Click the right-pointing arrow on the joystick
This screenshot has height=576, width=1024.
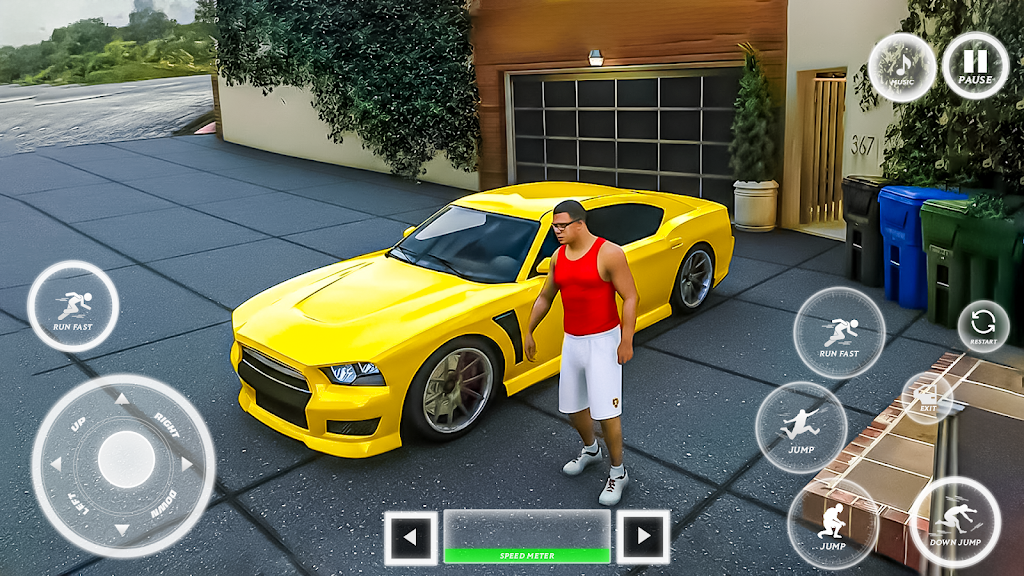click(x=187, y=463)
